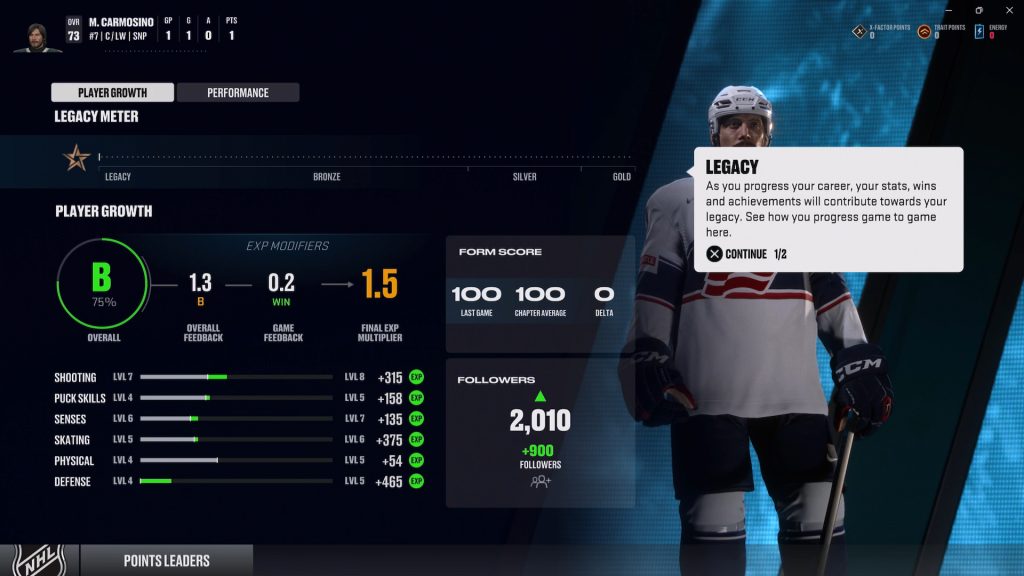Select the Skating attribute row
The height and width of the screenshot is (576, 1024).
pyautogui.click(x=238, y=440)
